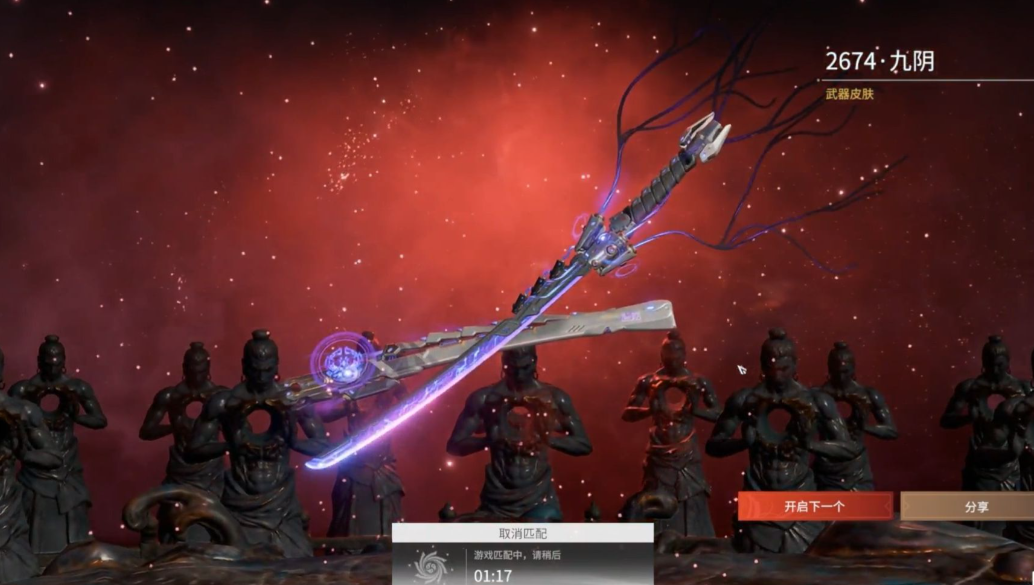The height and width of the screenshot is (585, 1034).
Task: Cancel matchmaking with 取消匹配
Action: tap(522, 534)
